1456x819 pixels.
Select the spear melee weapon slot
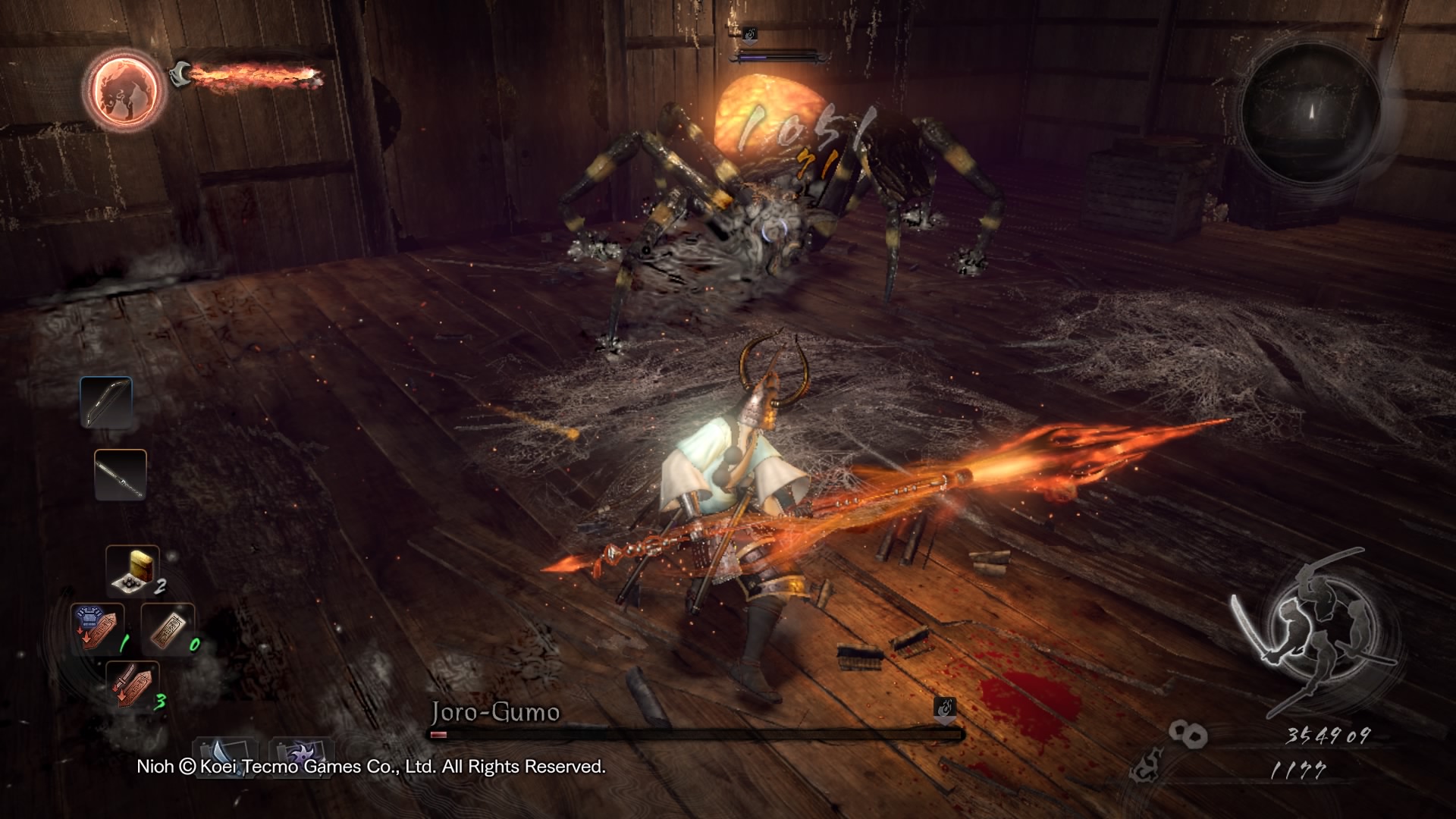point(120,475)
